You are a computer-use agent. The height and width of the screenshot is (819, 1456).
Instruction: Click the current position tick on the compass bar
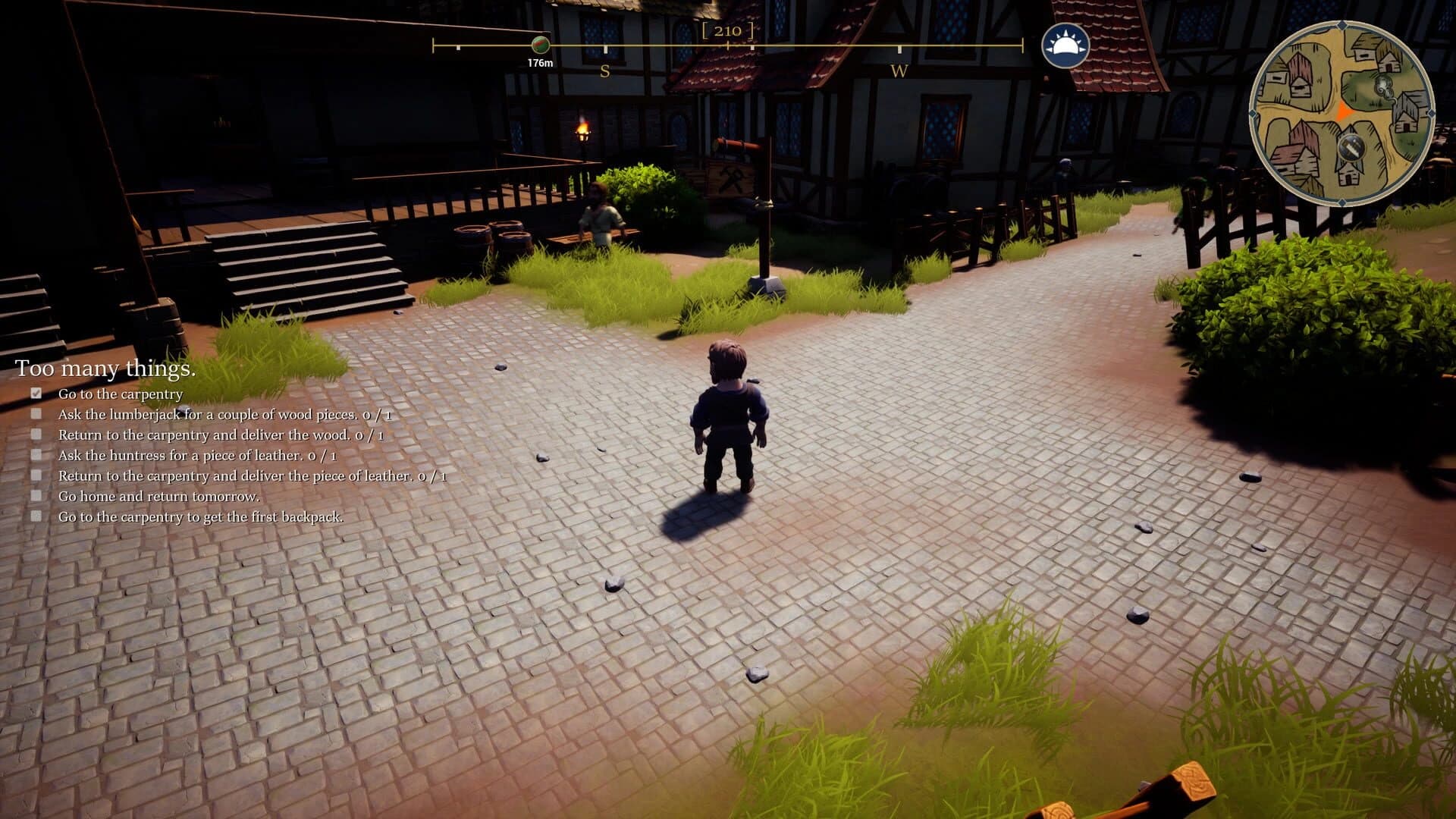click(727, 45)
